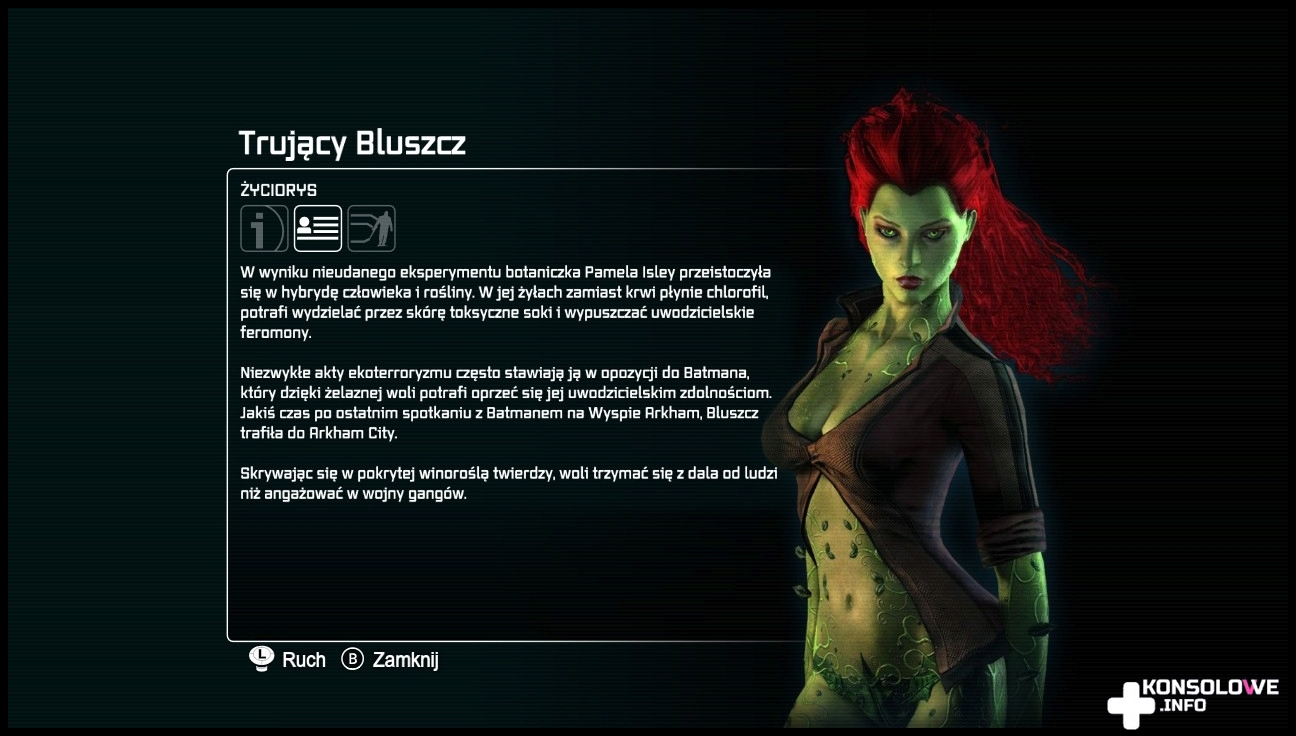Screen dimensions: 1296x736
Task: Select the biography ID card tab
Action: pos(318,229)
